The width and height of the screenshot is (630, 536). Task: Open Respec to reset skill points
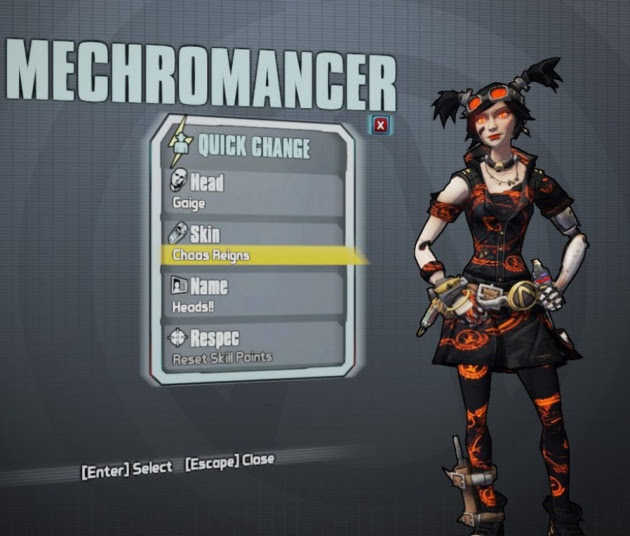(x=255, y=346)
